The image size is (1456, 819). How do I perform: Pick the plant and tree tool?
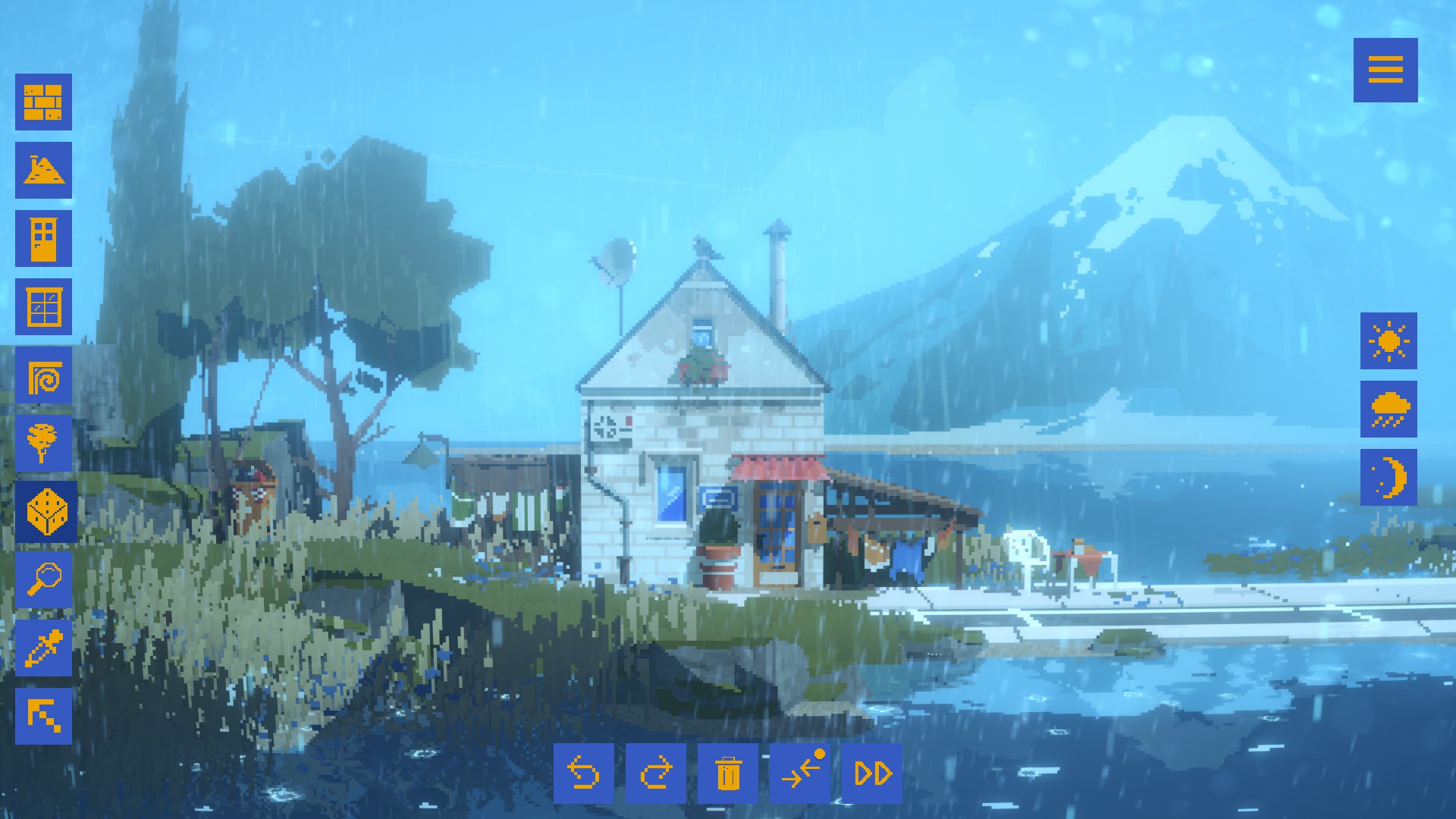[x=43, y=440]
